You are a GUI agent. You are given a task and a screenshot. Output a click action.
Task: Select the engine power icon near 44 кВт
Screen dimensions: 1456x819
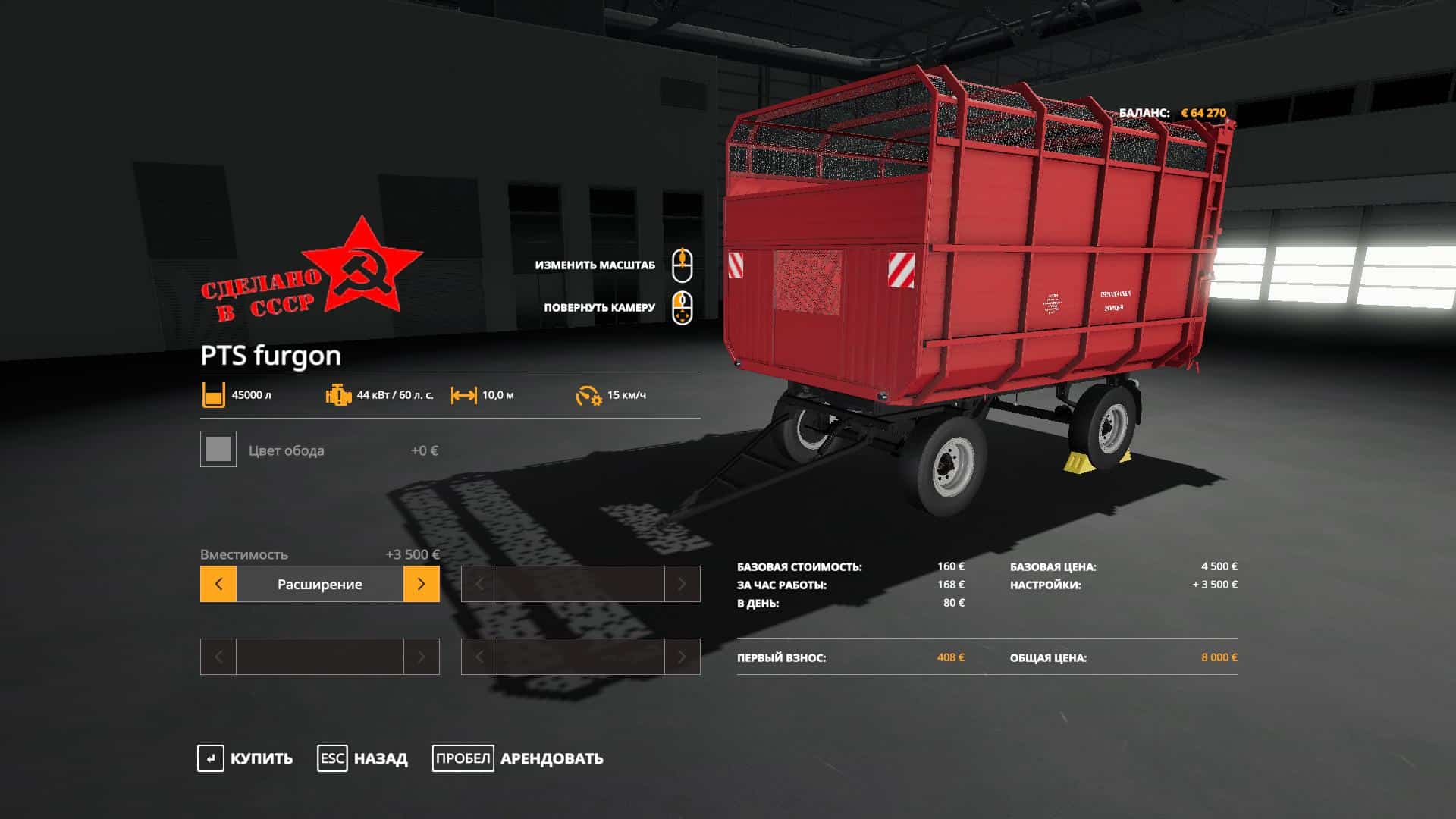[x=336, y=394]
